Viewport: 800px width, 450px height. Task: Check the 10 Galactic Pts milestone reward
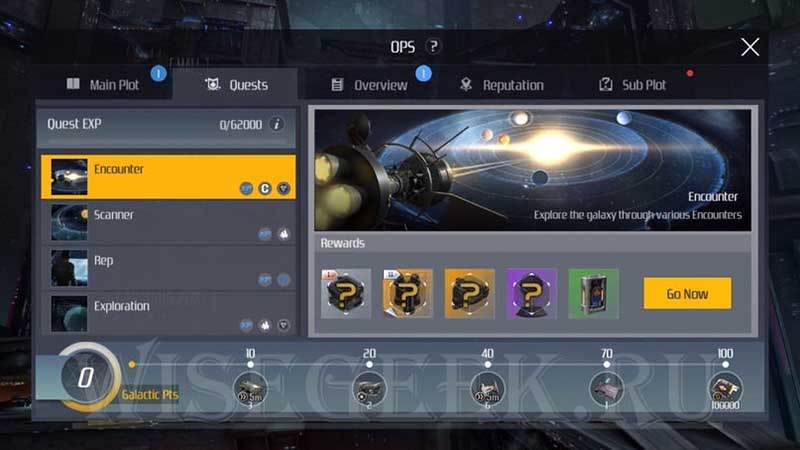[250, 388]
